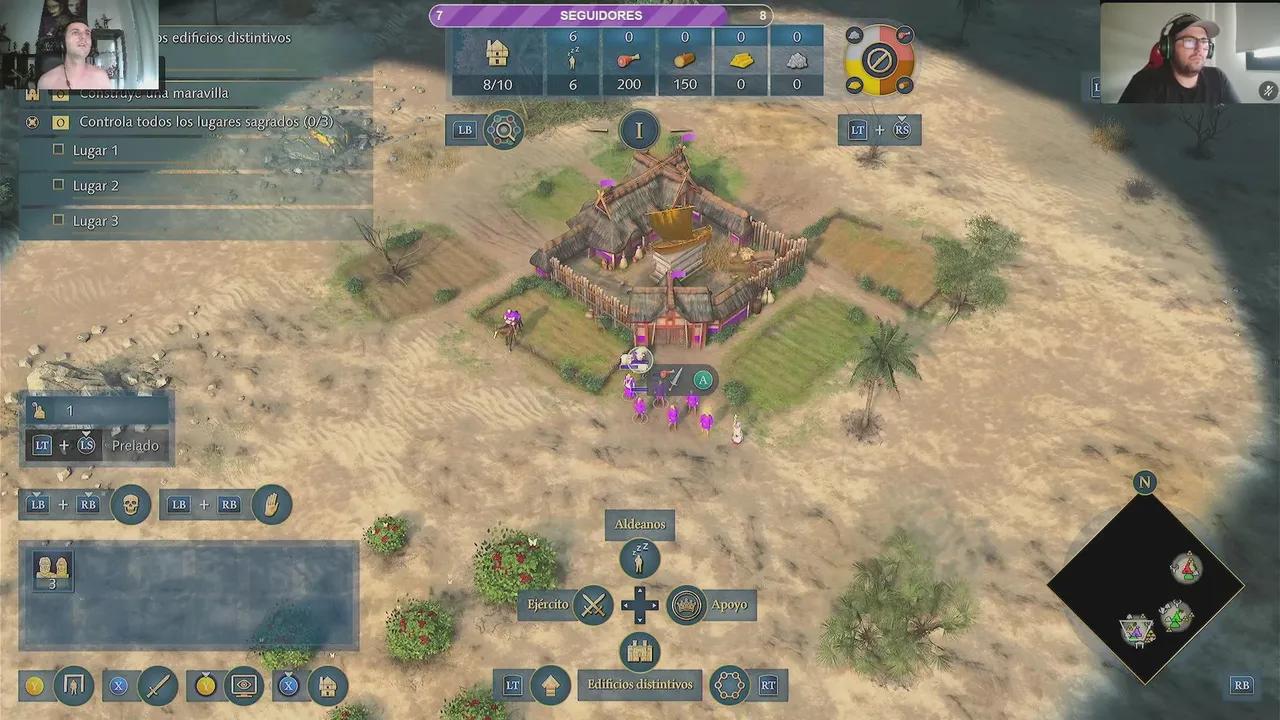Click the upward arrow upgrade icon
This screenshot has height=720, width=1280.
550,686
